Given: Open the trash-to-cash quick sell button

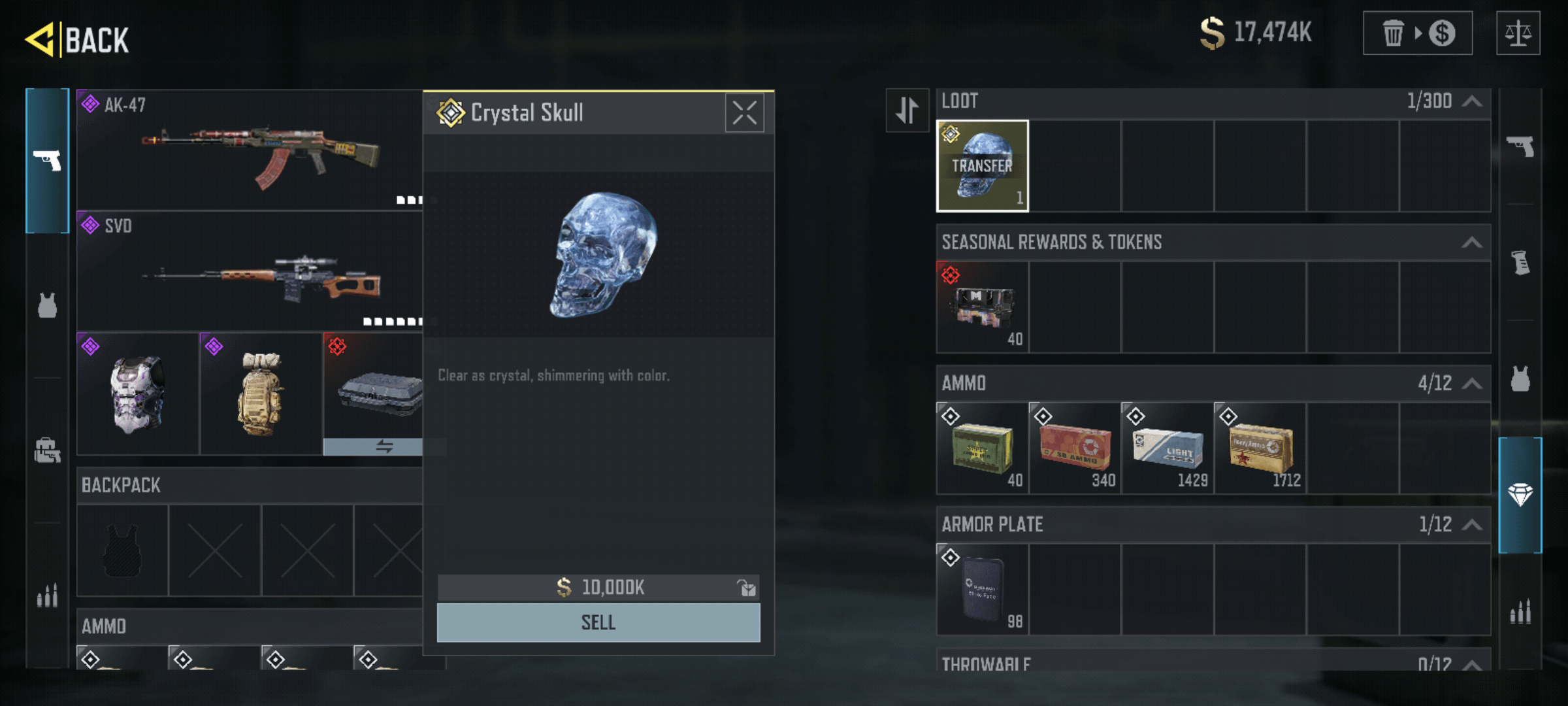Looking at the screenshot, I should (x=1417, y=33).
